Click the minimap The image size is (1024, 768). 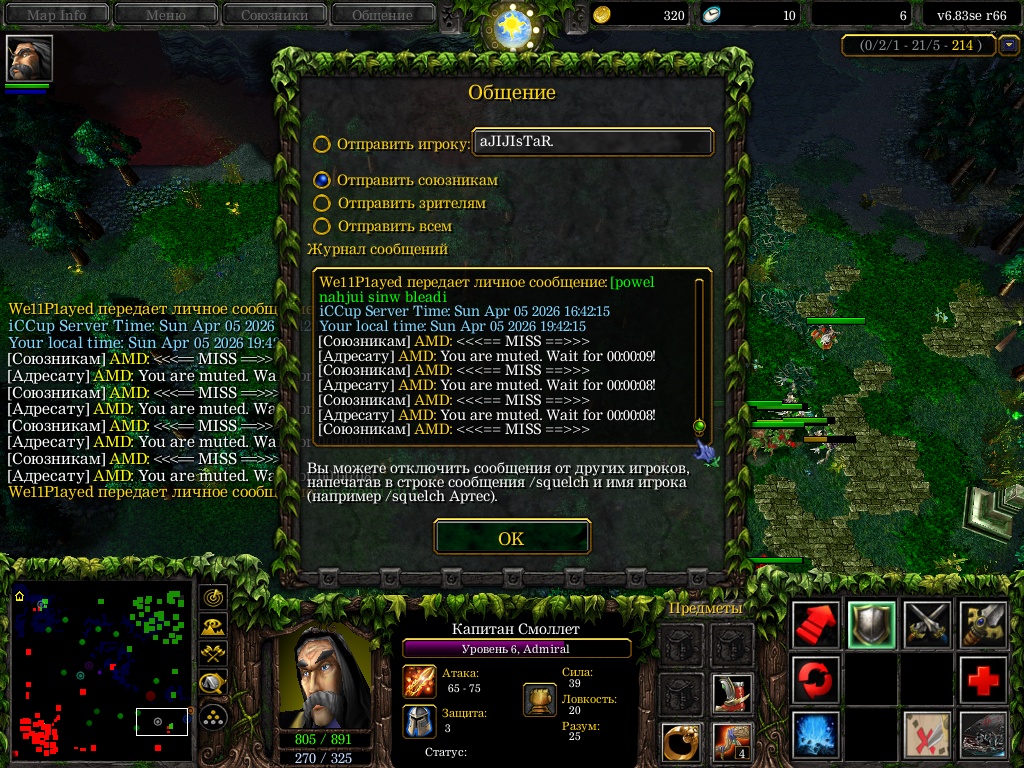pos(102,669)
